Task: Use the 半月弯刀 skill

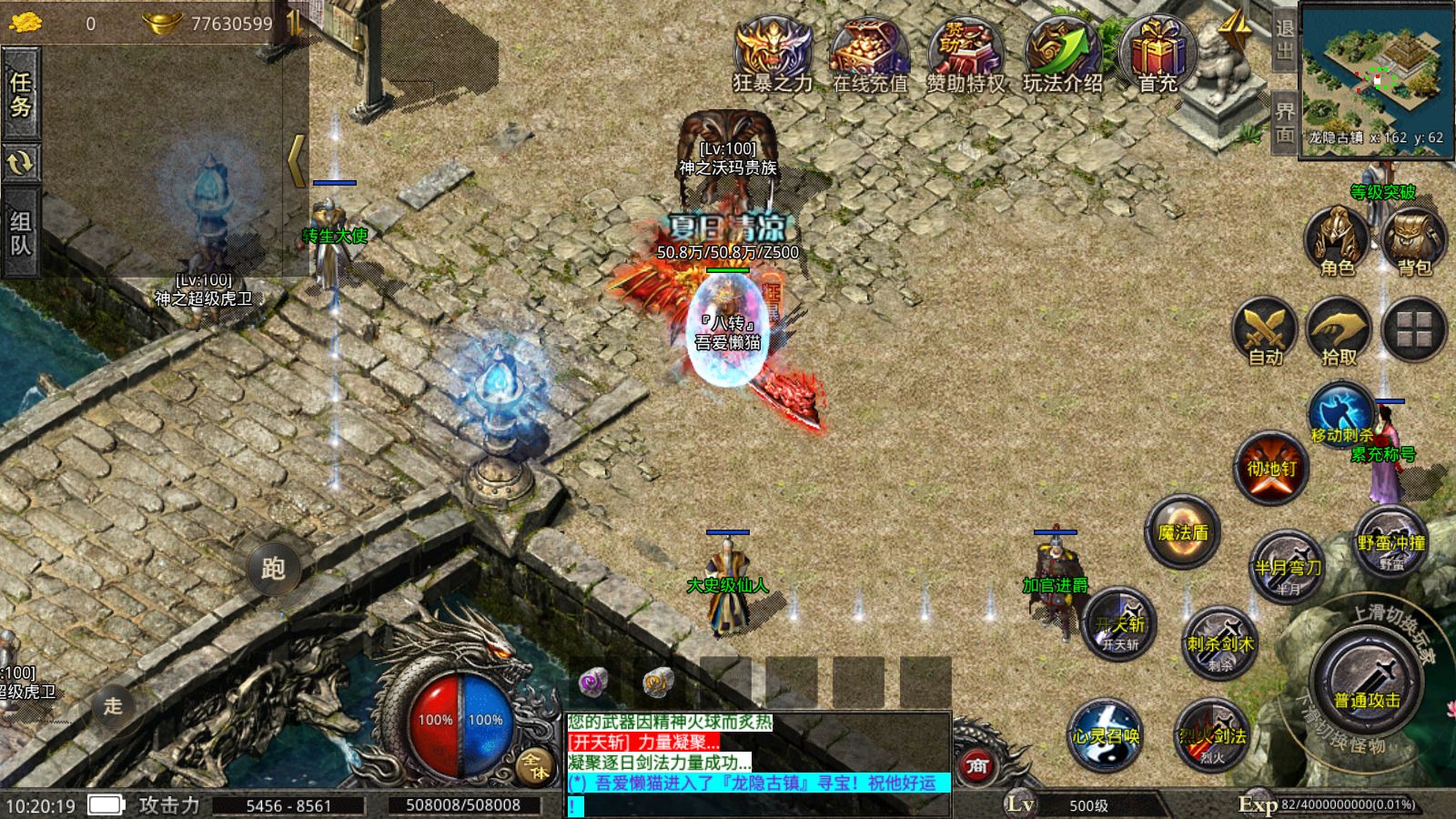Action: tap(1287, 567)
